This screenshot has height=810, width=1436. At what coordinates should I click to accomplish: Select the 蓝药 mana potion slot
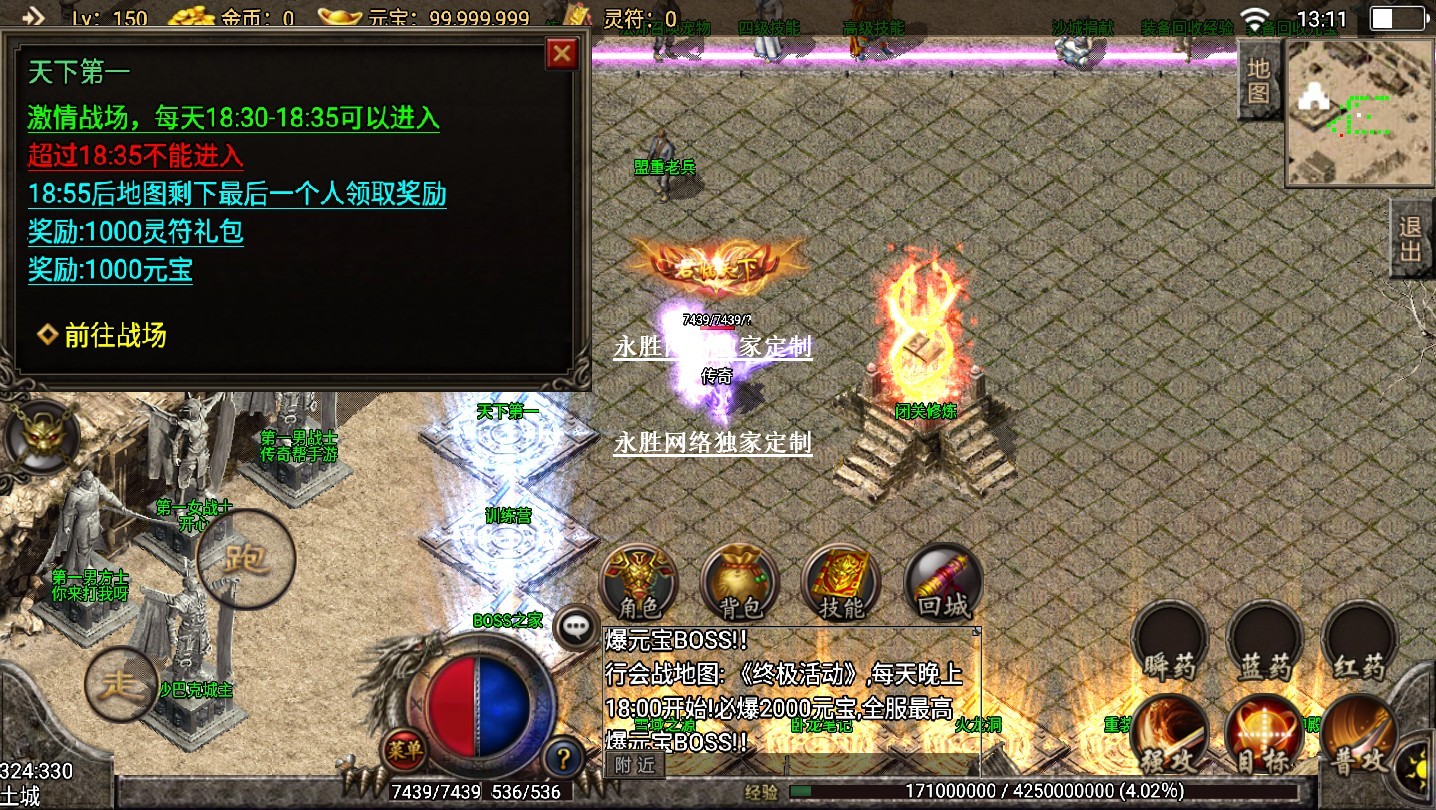[1264, 640]
